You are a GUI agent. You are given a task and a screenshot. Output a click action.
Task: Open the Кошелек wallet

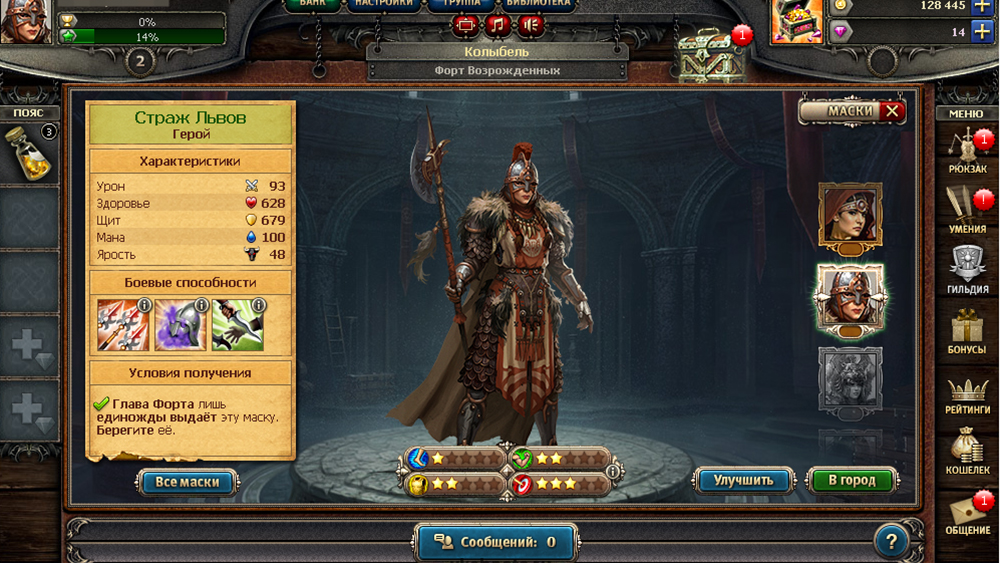(x=966, y=451)
